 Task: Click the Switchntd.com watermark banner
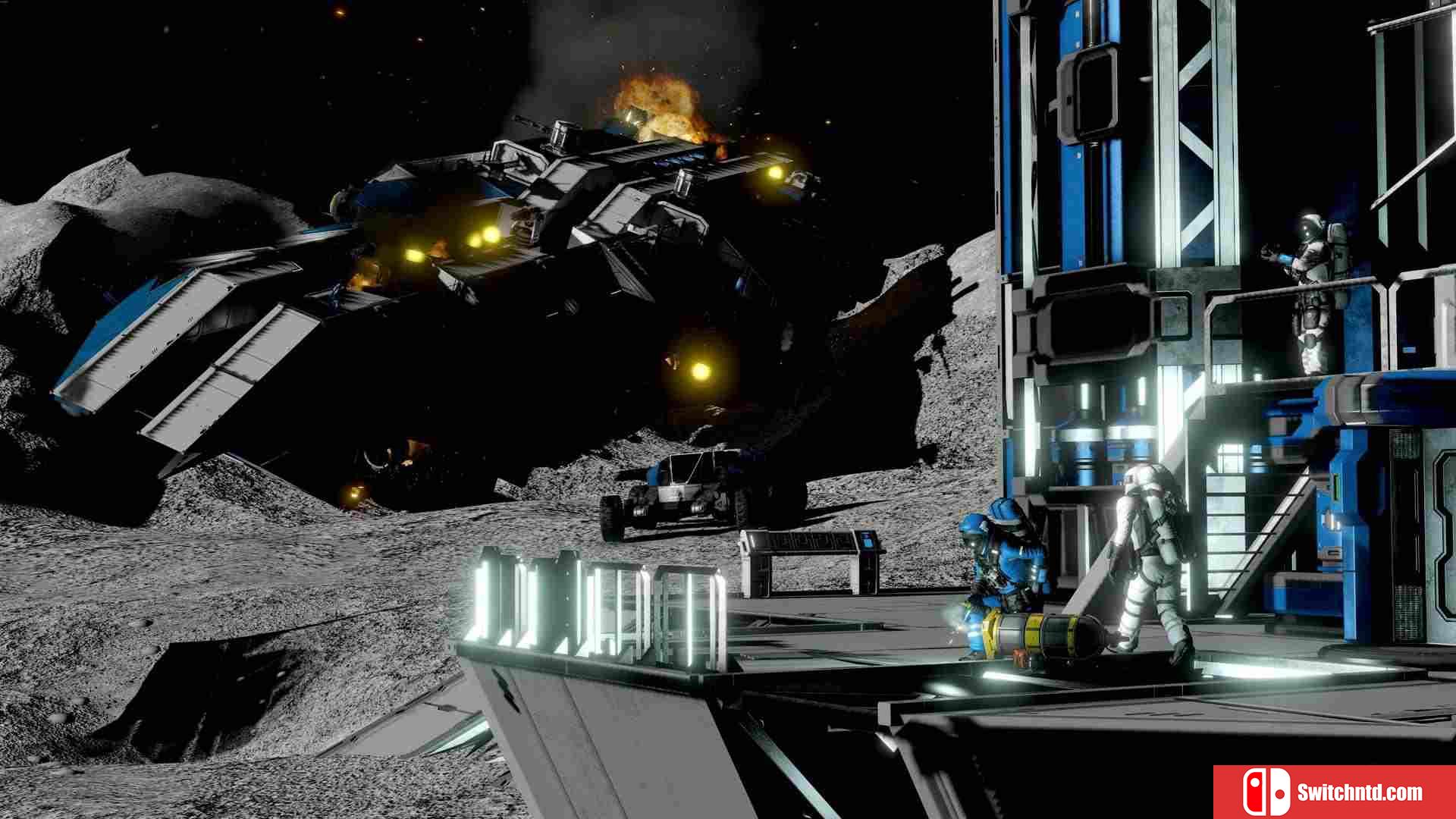pyautogui.click(x=1334, y=792)
